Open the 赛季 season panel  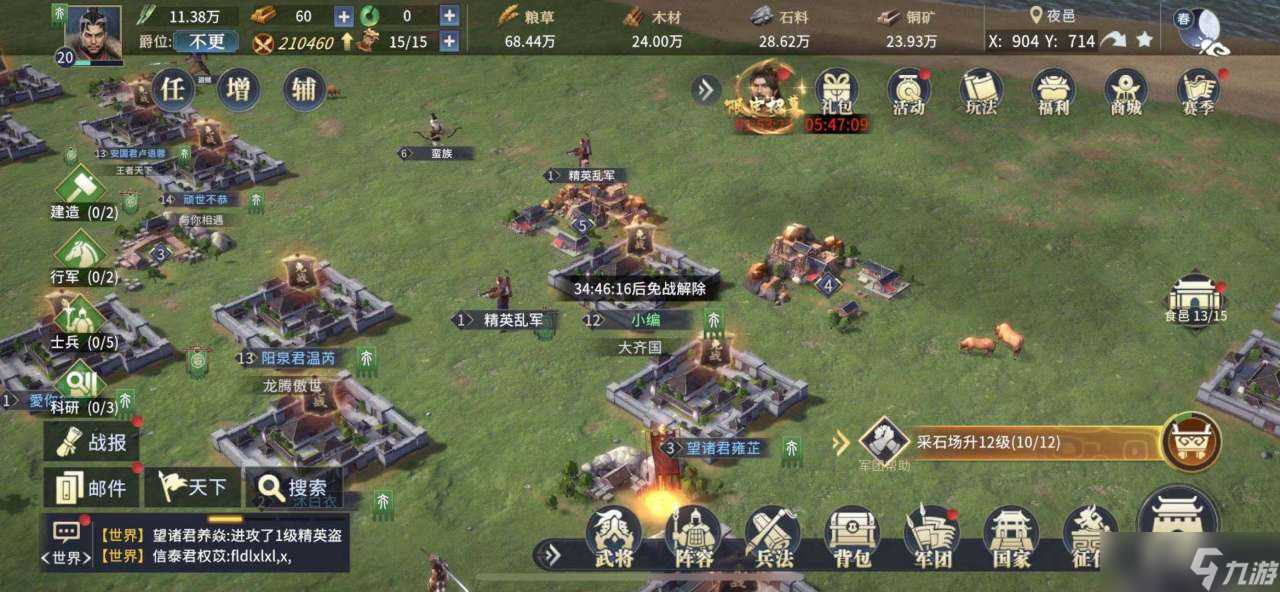pyautogui.click(x=1198, y=92)
